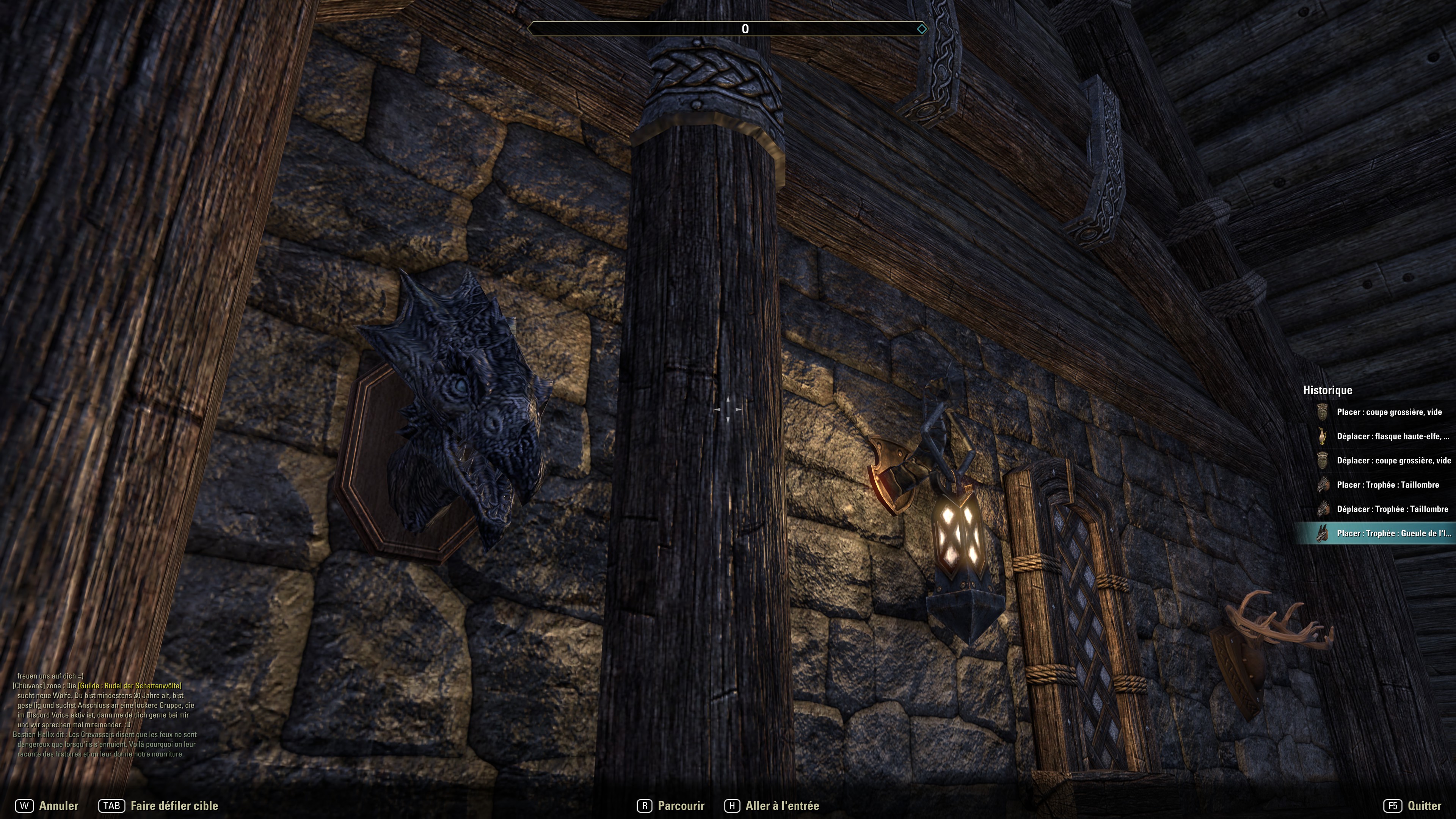This screenshot has height=819, width=1456.
Task: Choose 'Aller à l'entrée' button
Action: click(x=772, y=806)
